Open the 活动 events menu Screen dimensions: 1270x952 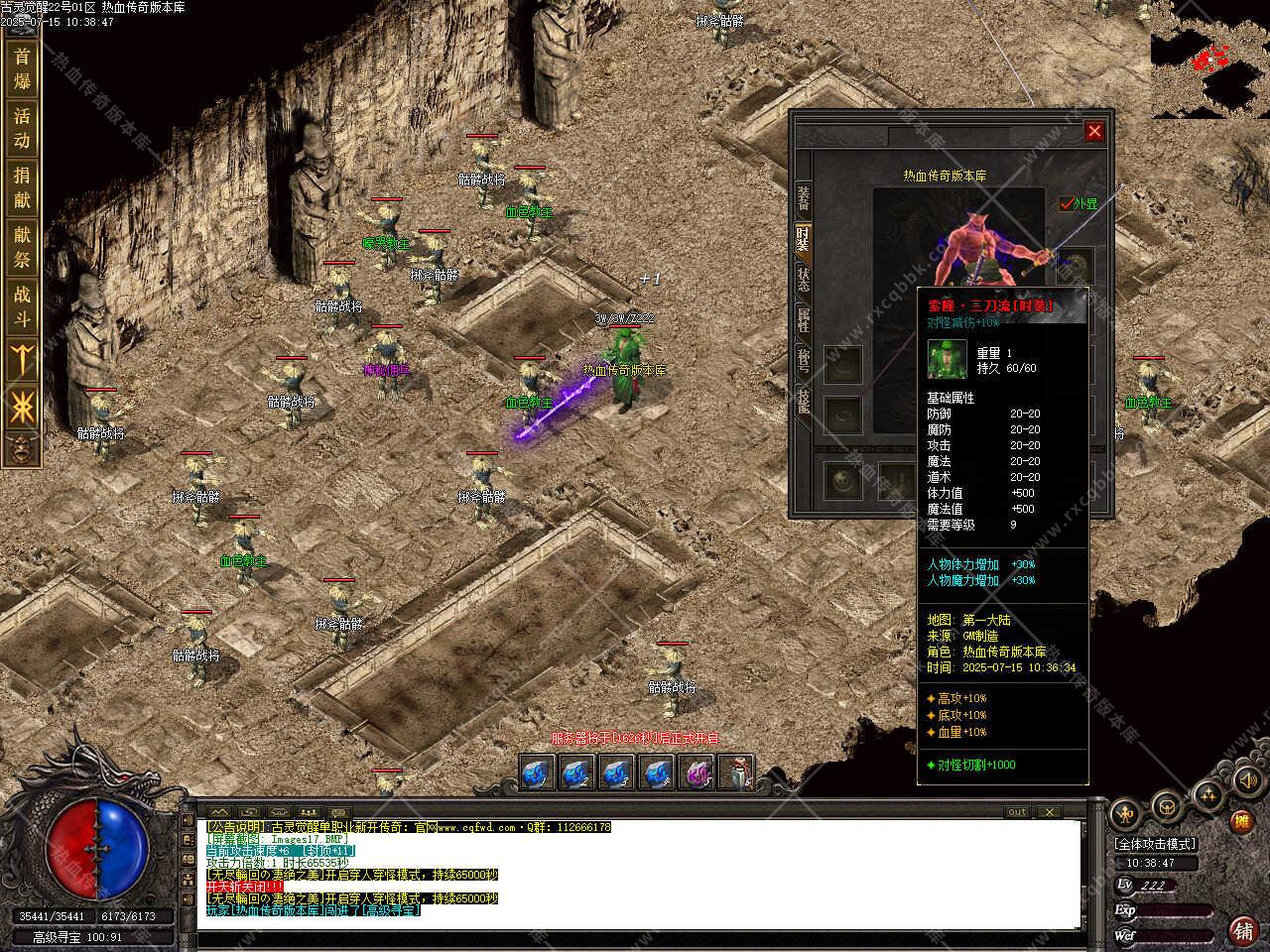coord(22,128)
